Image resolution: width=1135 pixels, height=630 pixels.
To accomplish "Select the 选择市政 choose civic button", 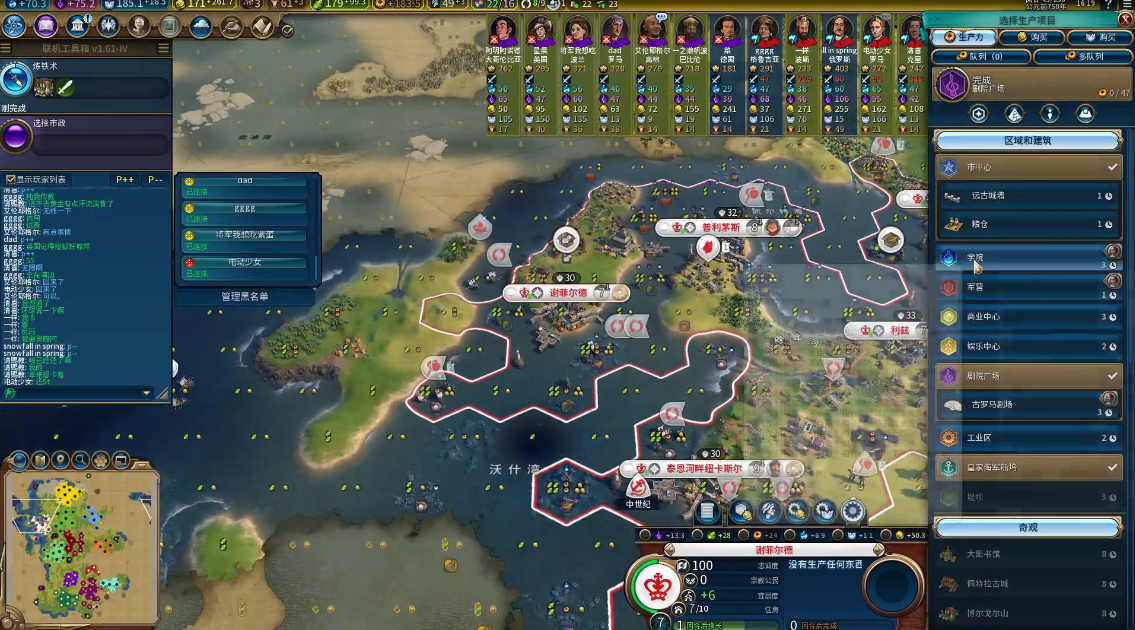I will pos(16,136).
